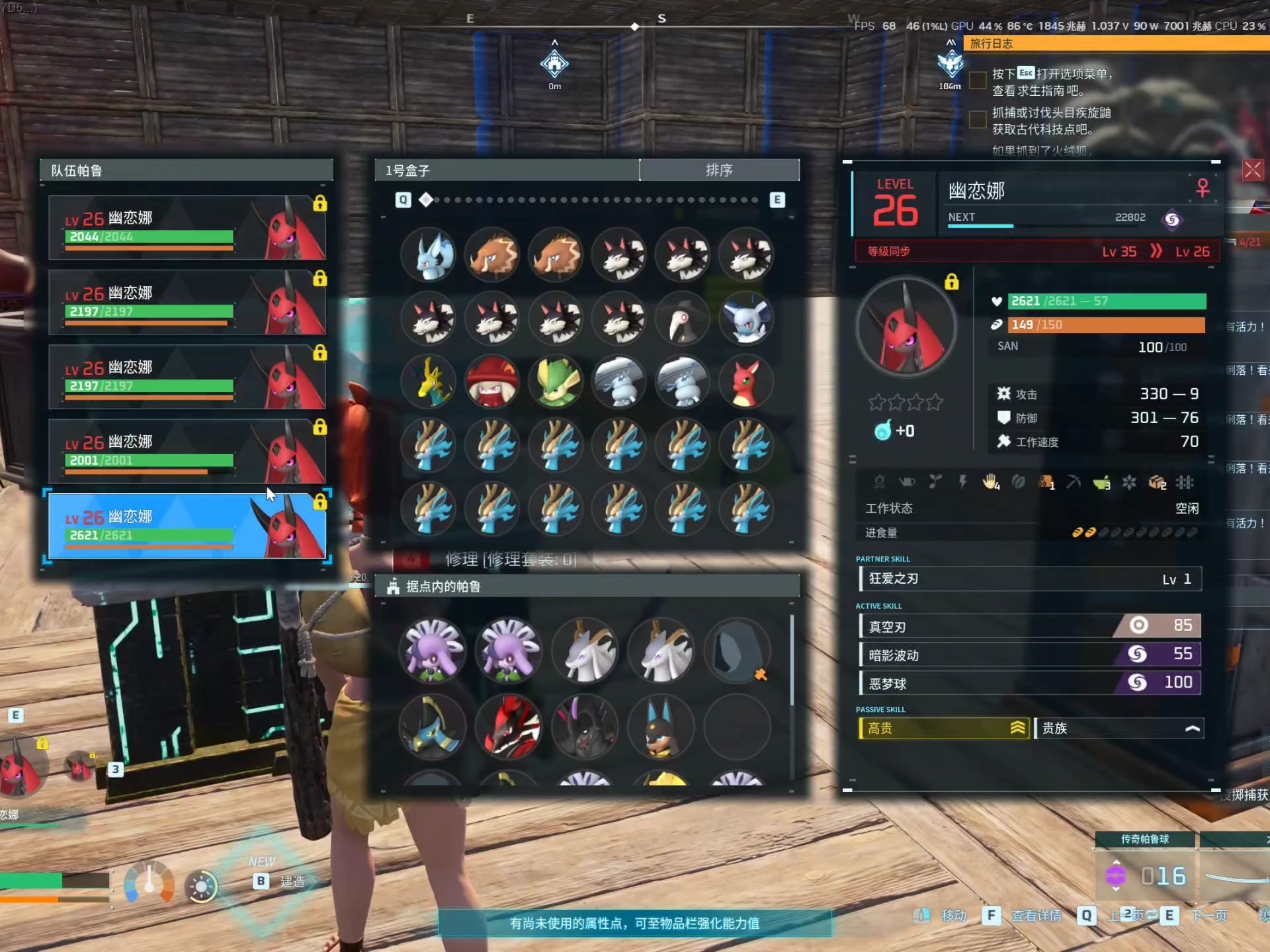The image size is (1270, 952).
Task: Select the ice-blue fox Pal in the box
Action: point(746,319)
